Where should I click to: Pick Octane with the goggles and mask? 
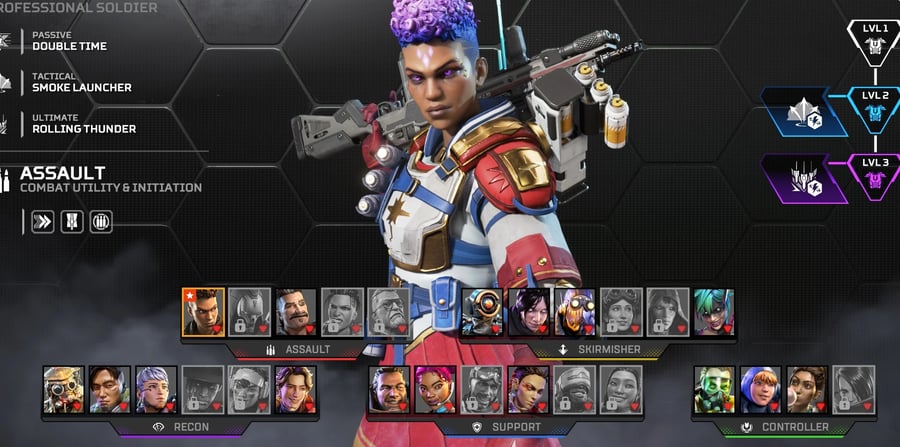point(574,312)
